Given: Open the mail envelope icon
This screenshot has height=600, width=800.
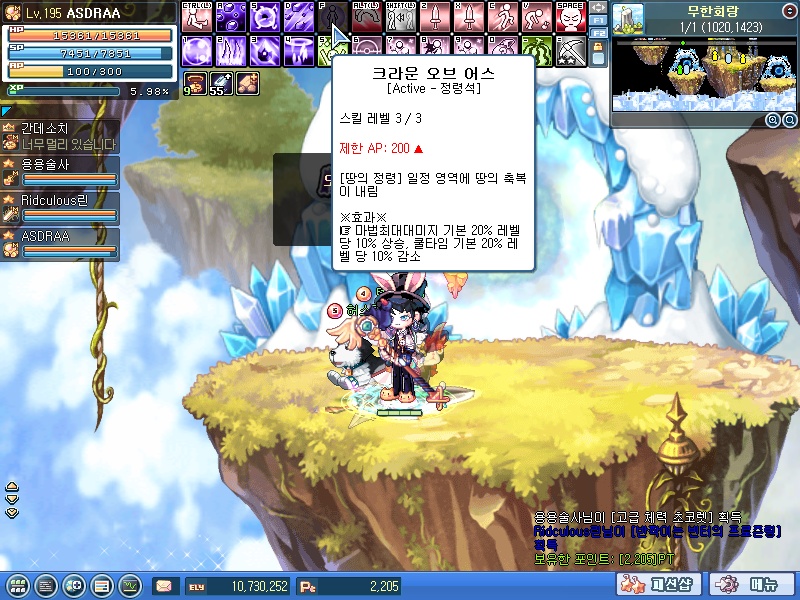Looking at the screenshot, I should [x=164, y=586].
